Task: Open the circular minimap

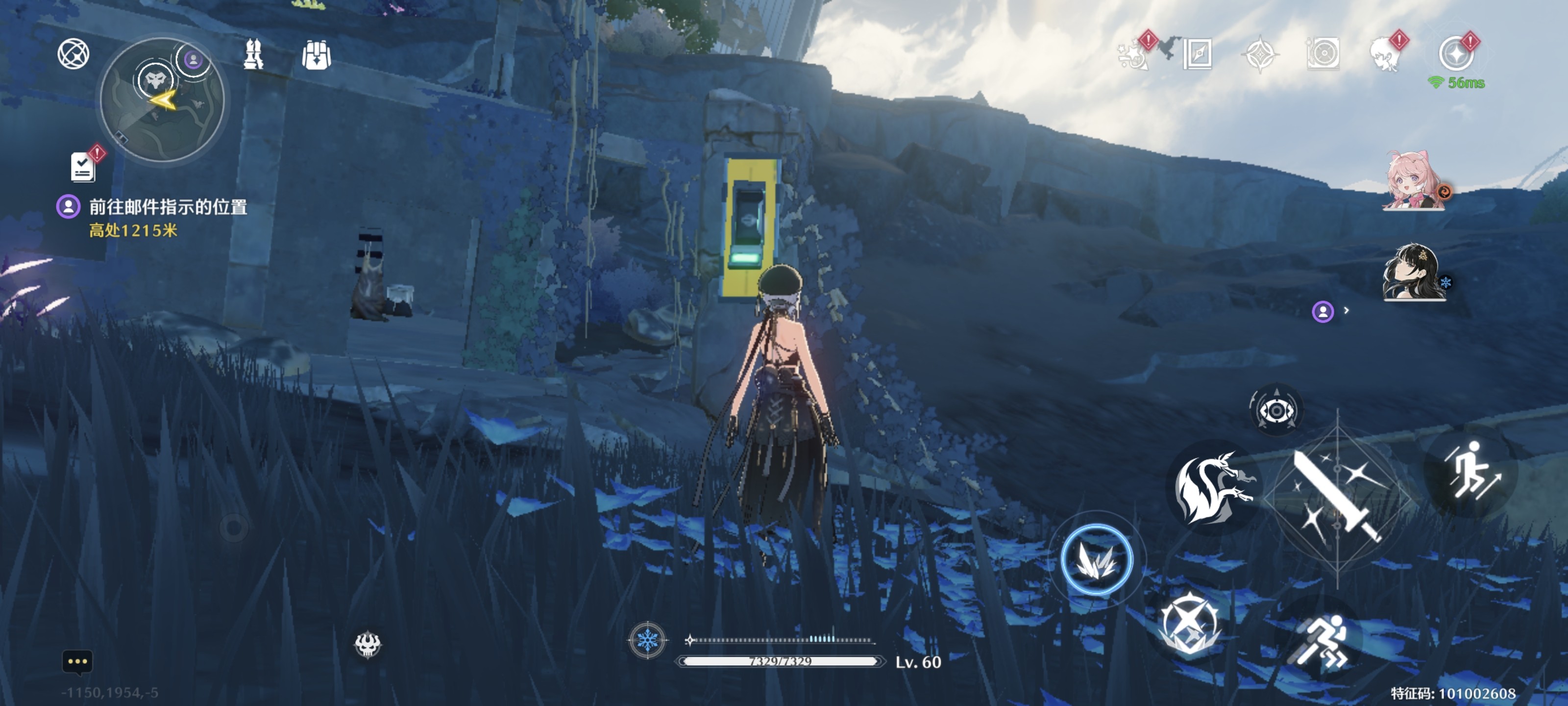Action: pos(162,100)
